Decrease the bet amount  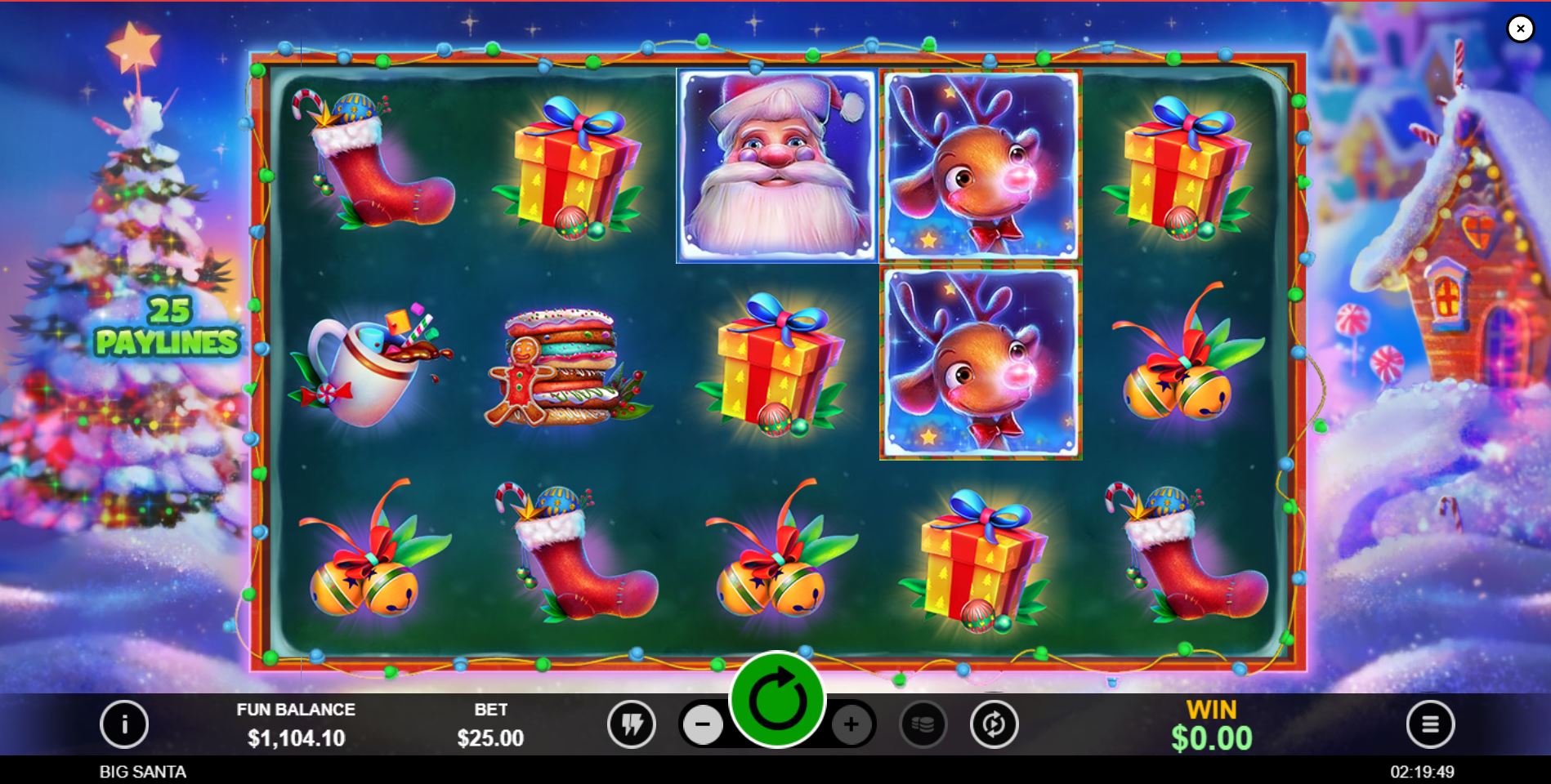[x=703, y=724]
